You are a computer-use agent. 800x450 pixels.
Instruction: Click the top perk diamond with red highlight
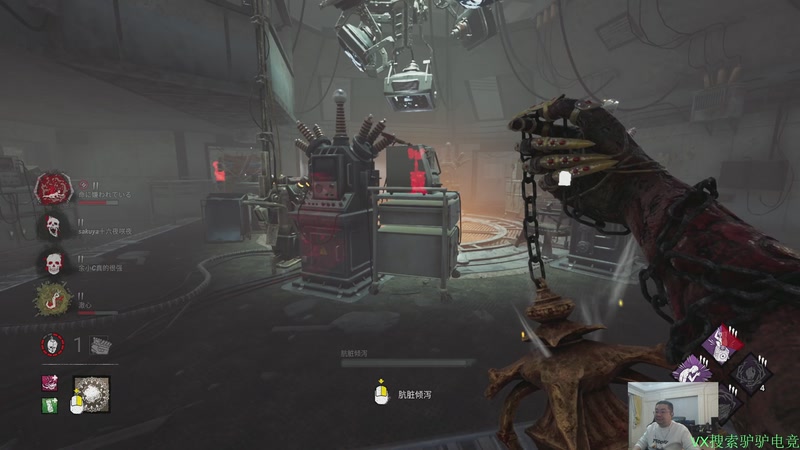click(x=720, y=343)
